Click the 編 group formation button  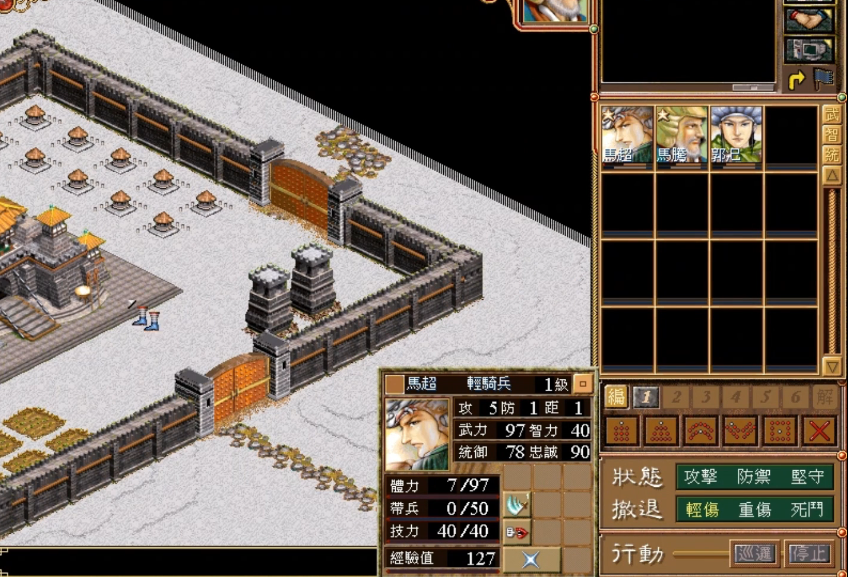[617, 396]
